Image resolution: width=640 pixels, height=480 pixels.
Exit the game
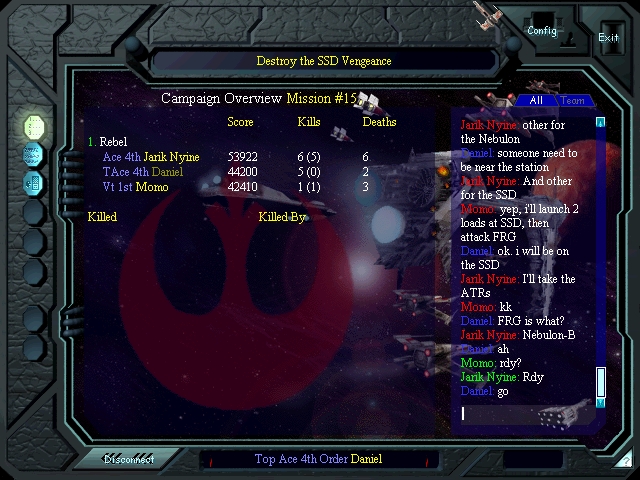(x=608, y=37)
